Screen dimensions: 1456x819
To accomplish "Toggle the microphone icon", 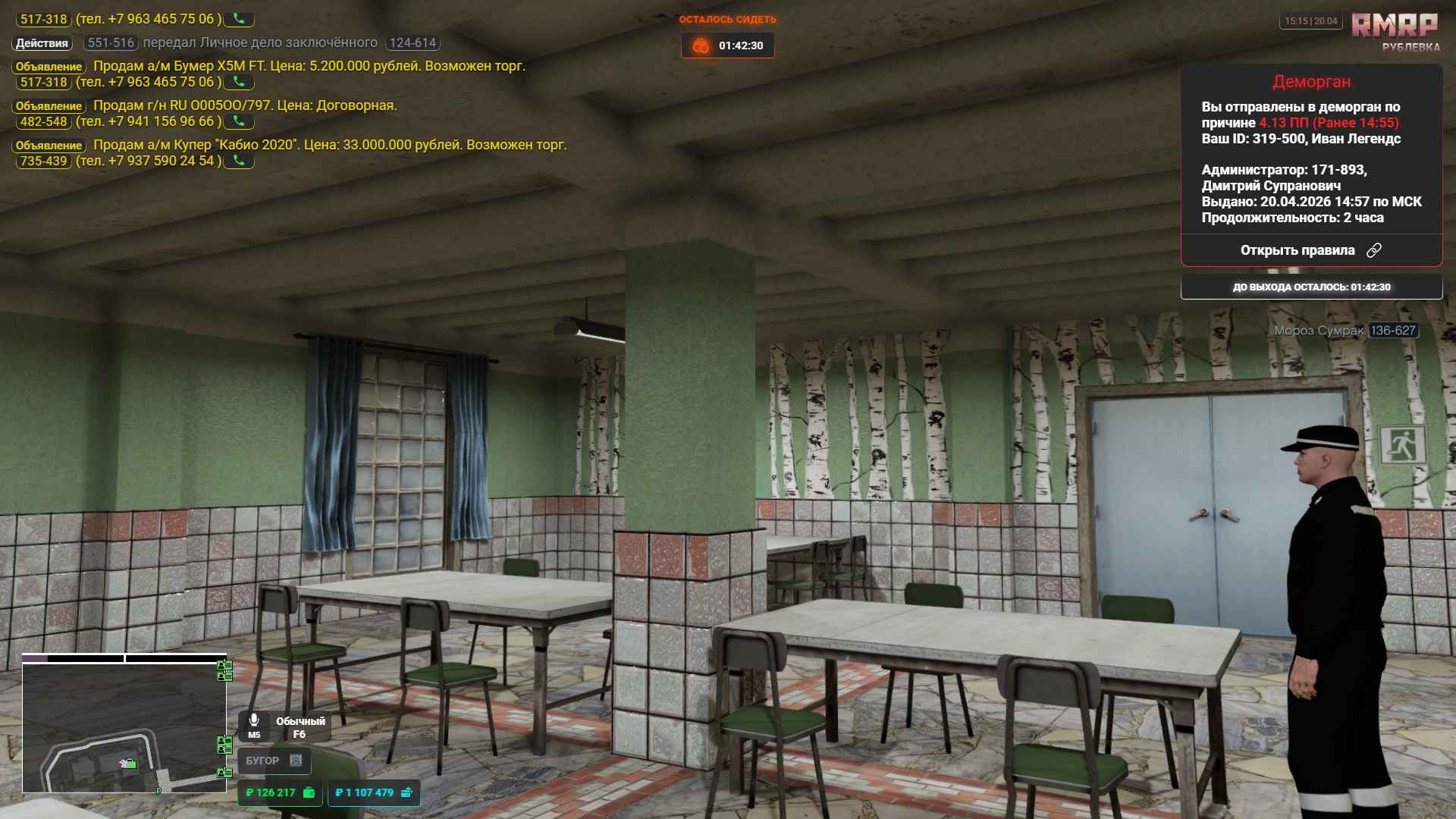I will [x=254, y=720].
